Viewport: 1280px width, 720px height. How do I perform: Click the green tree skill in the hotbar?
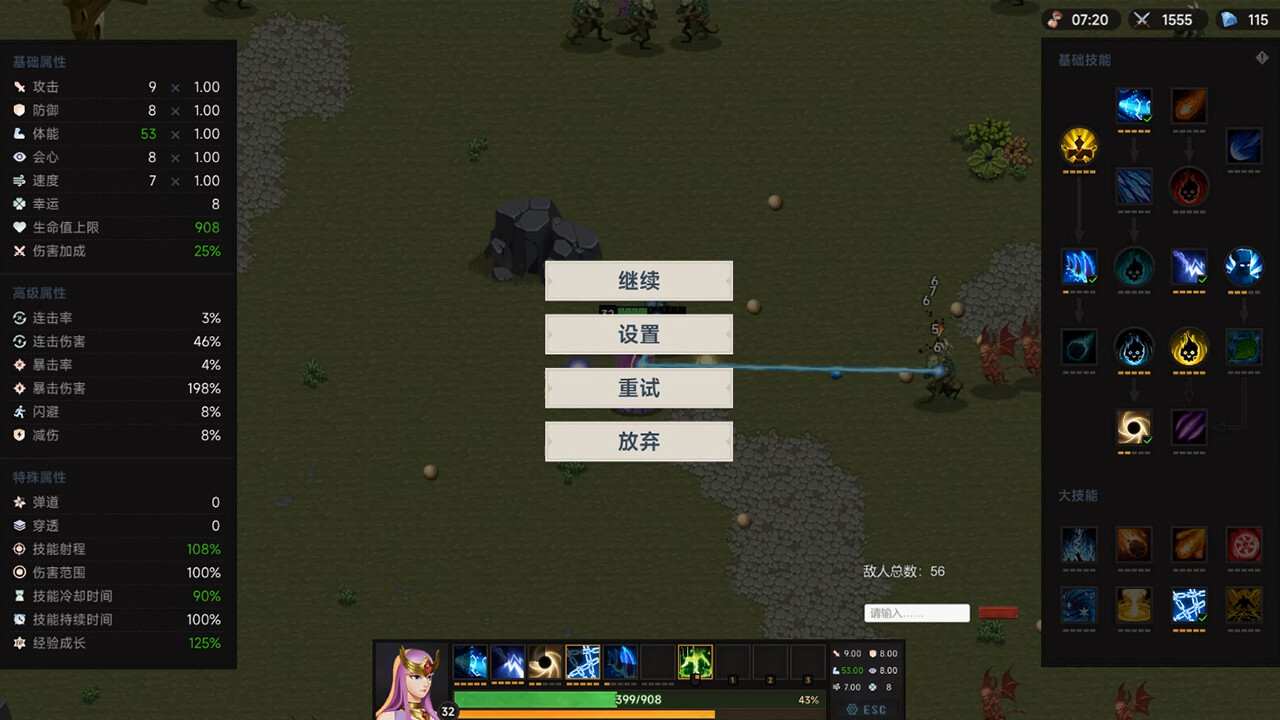695,660
